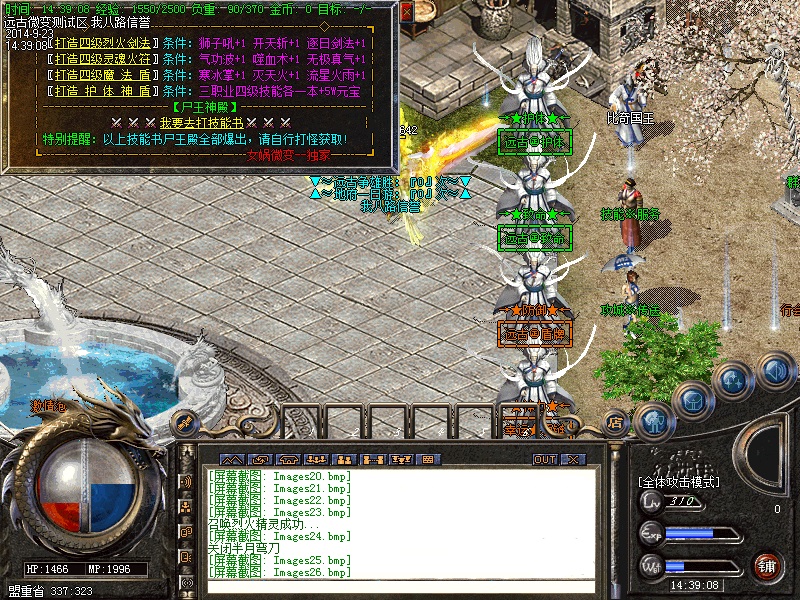The height and width of the screenshot is (600, 800).
Task: Click the OUT button above the chat
Action: pyautogui.click(x=544, y=459)
